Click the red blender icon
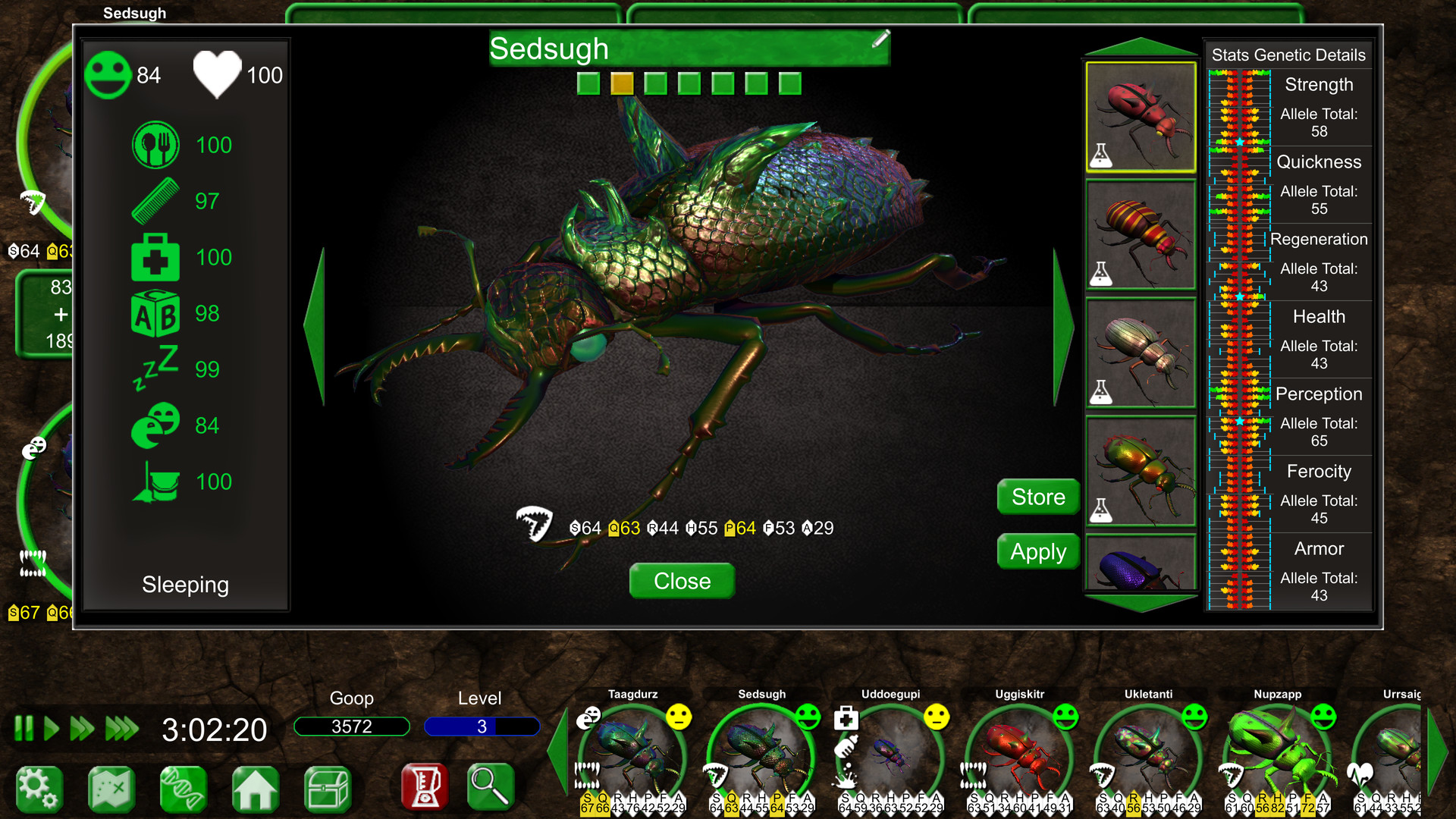The height and width of the screenshot is (819, 1456). (x=425, y=787)
